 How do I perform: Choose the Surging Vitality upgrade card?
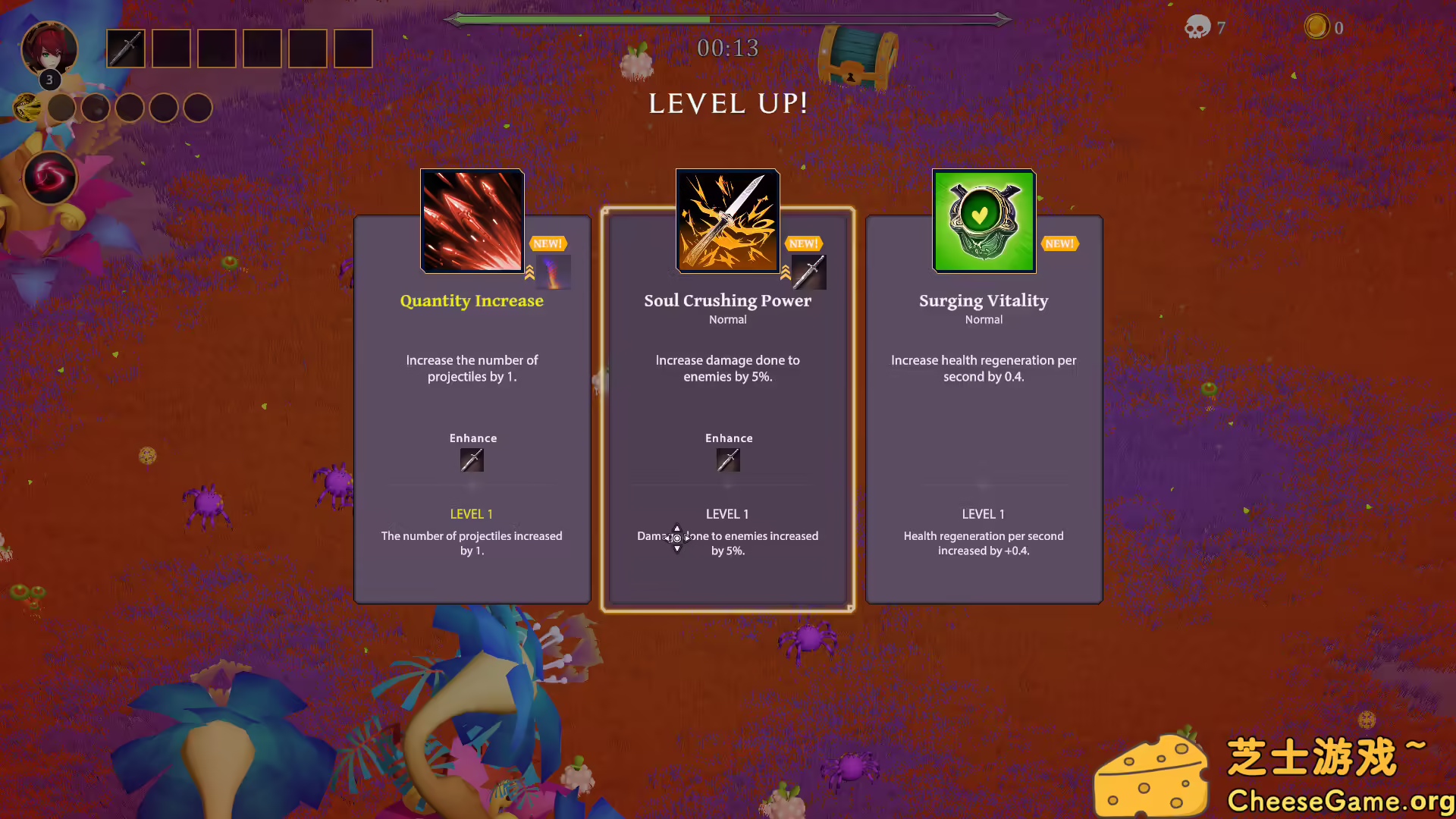click(983, 409)
